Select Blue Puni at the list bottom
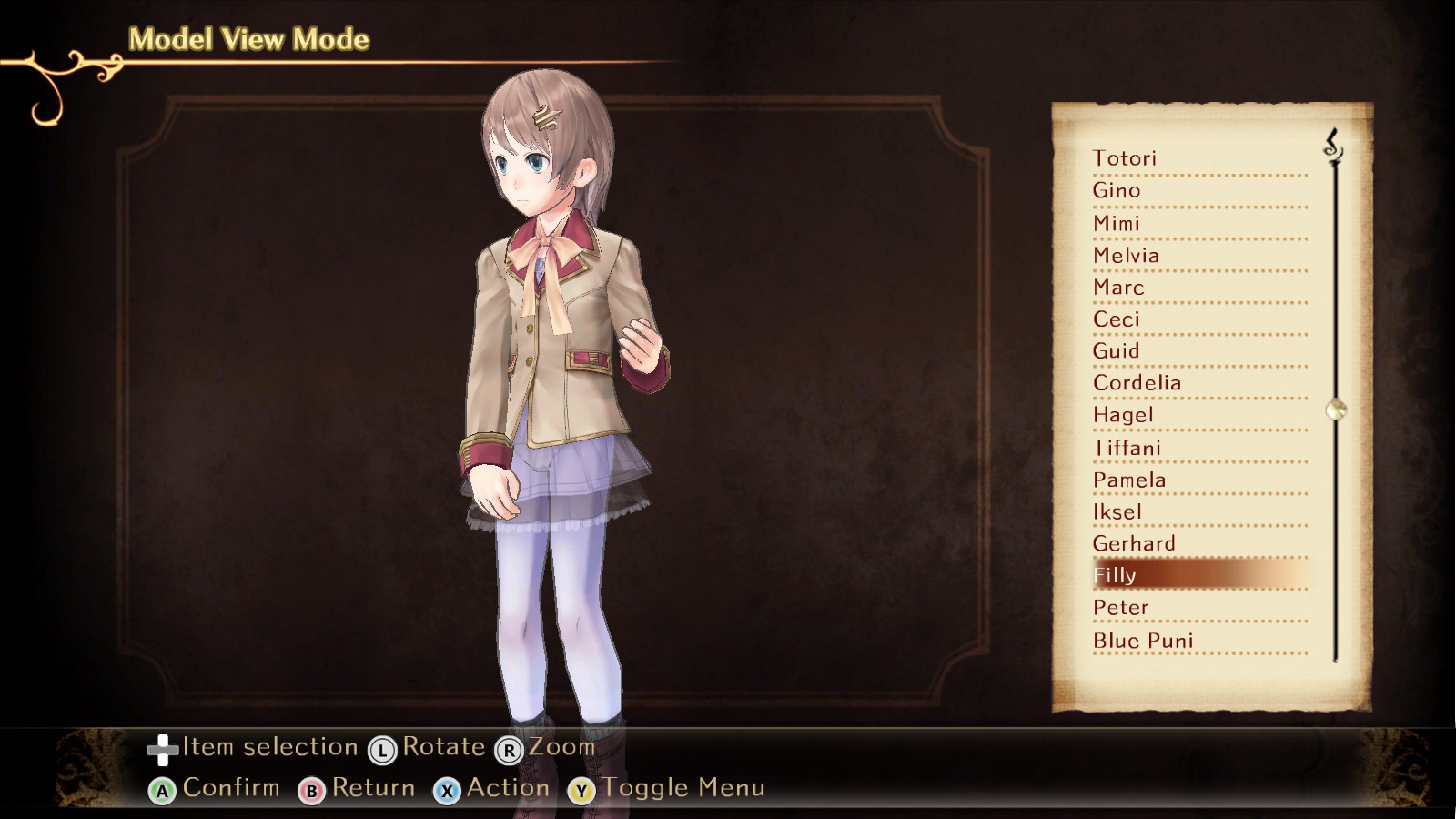Screen dimensions: 1456x819 1143,641
